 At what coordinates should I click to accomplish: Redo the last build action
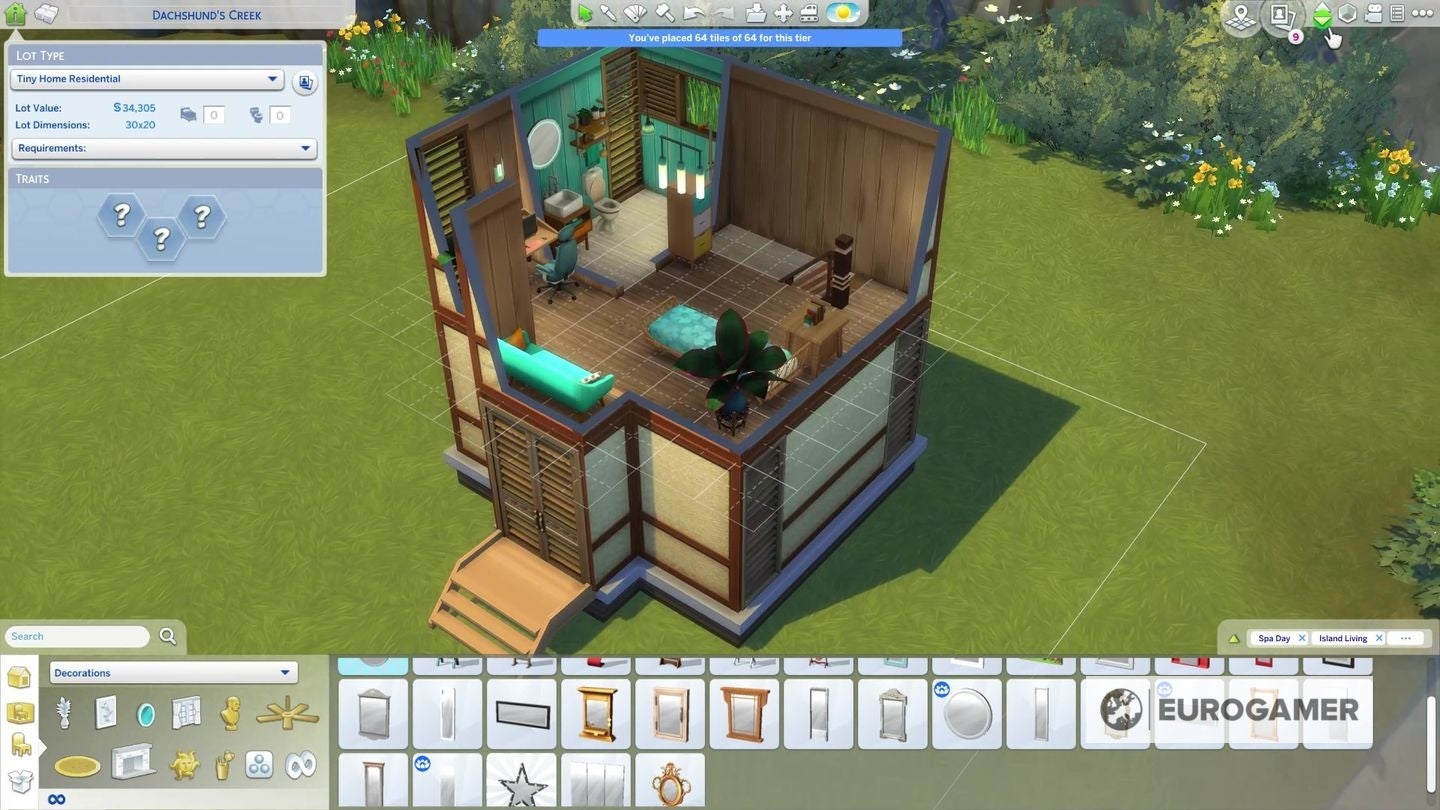720,13
